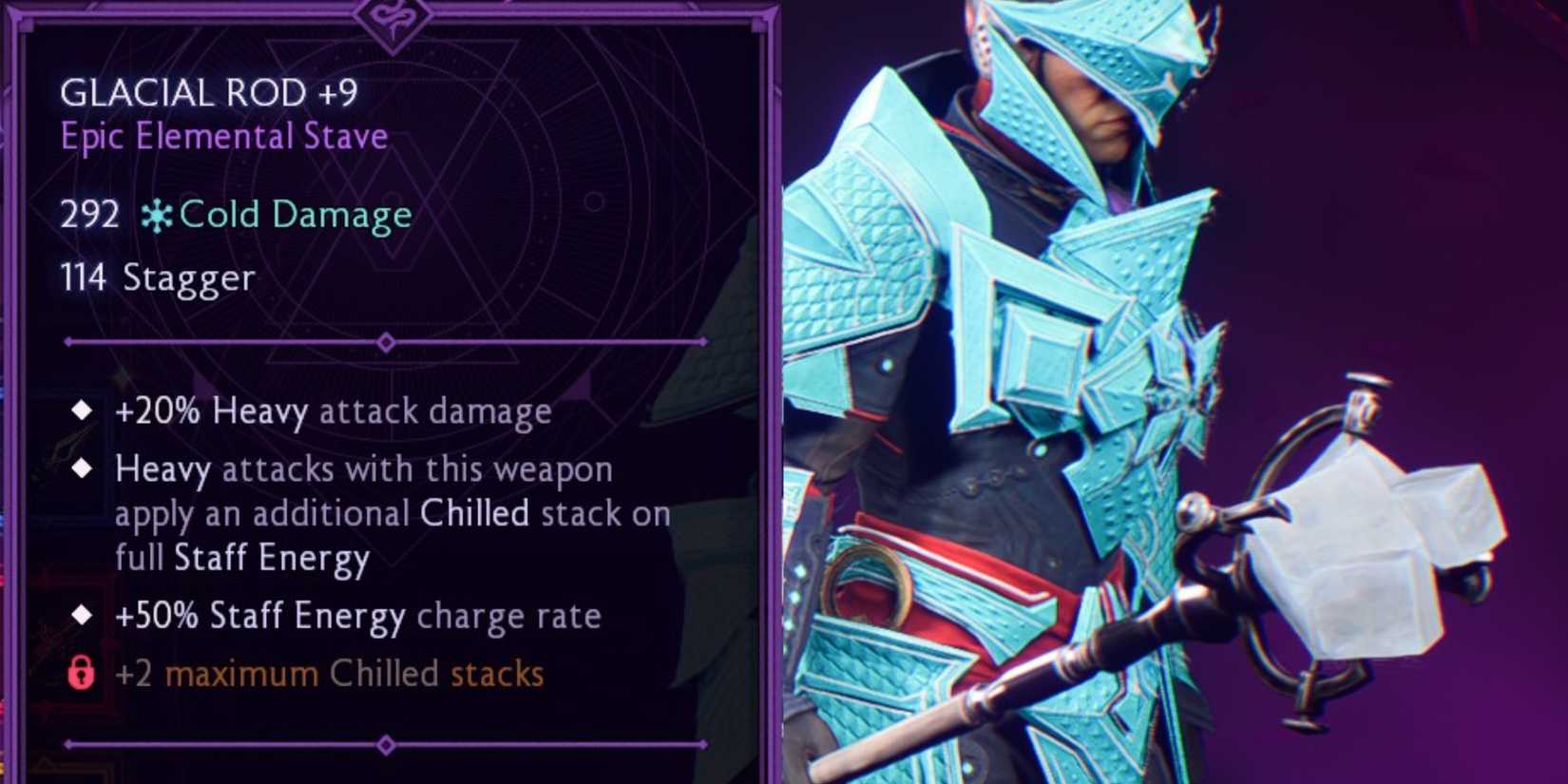Click the snowflake Cold Damage icon

[157, 215]
